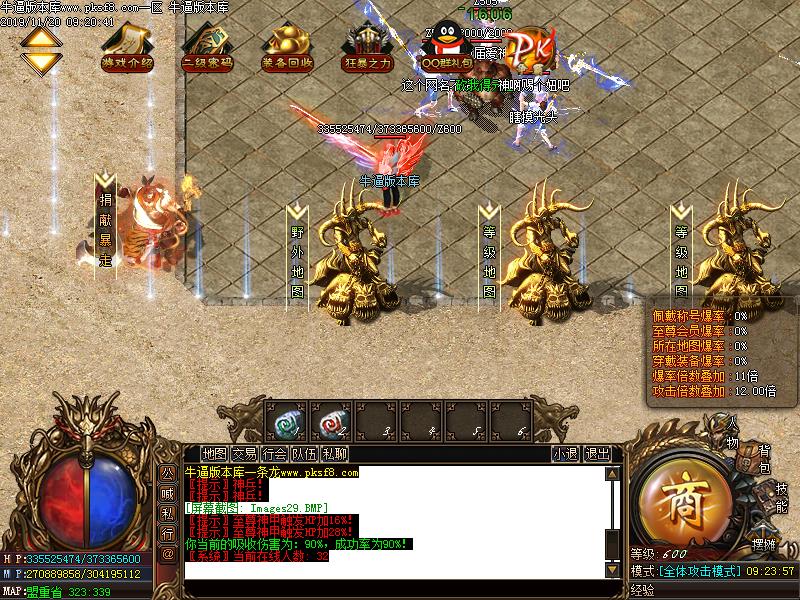Select the 私聊 private chat button

tap(335, 453)
